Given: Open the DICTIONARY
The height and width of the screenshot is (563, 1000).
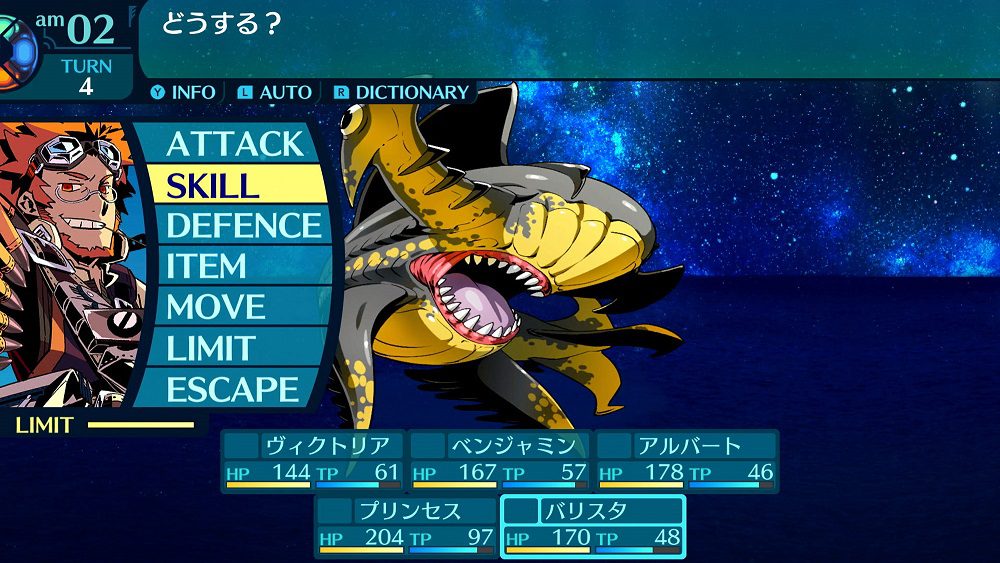Looking at the screenshot, I should (401, 92).
